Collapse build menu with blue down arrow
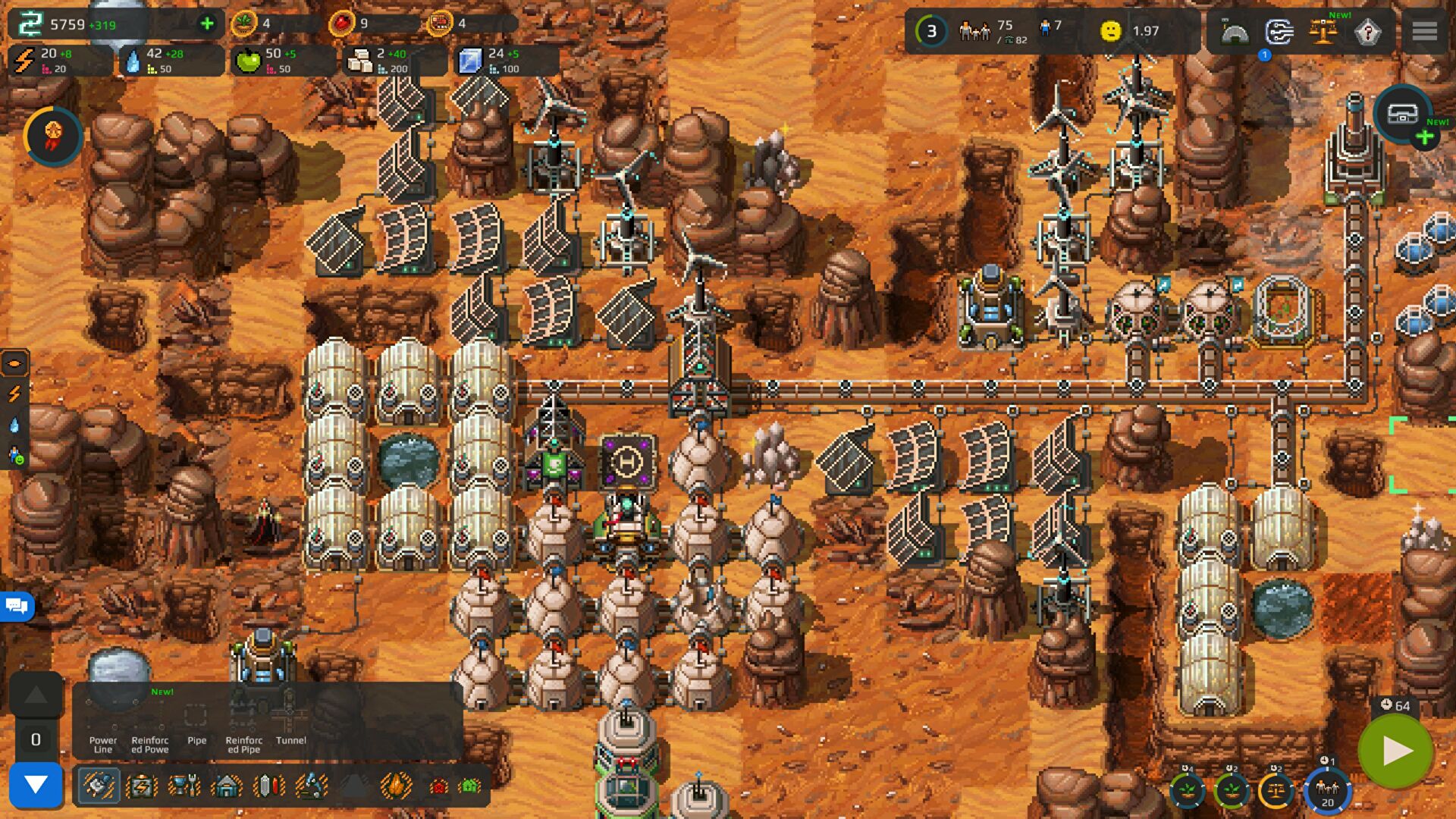 [36, 784]
